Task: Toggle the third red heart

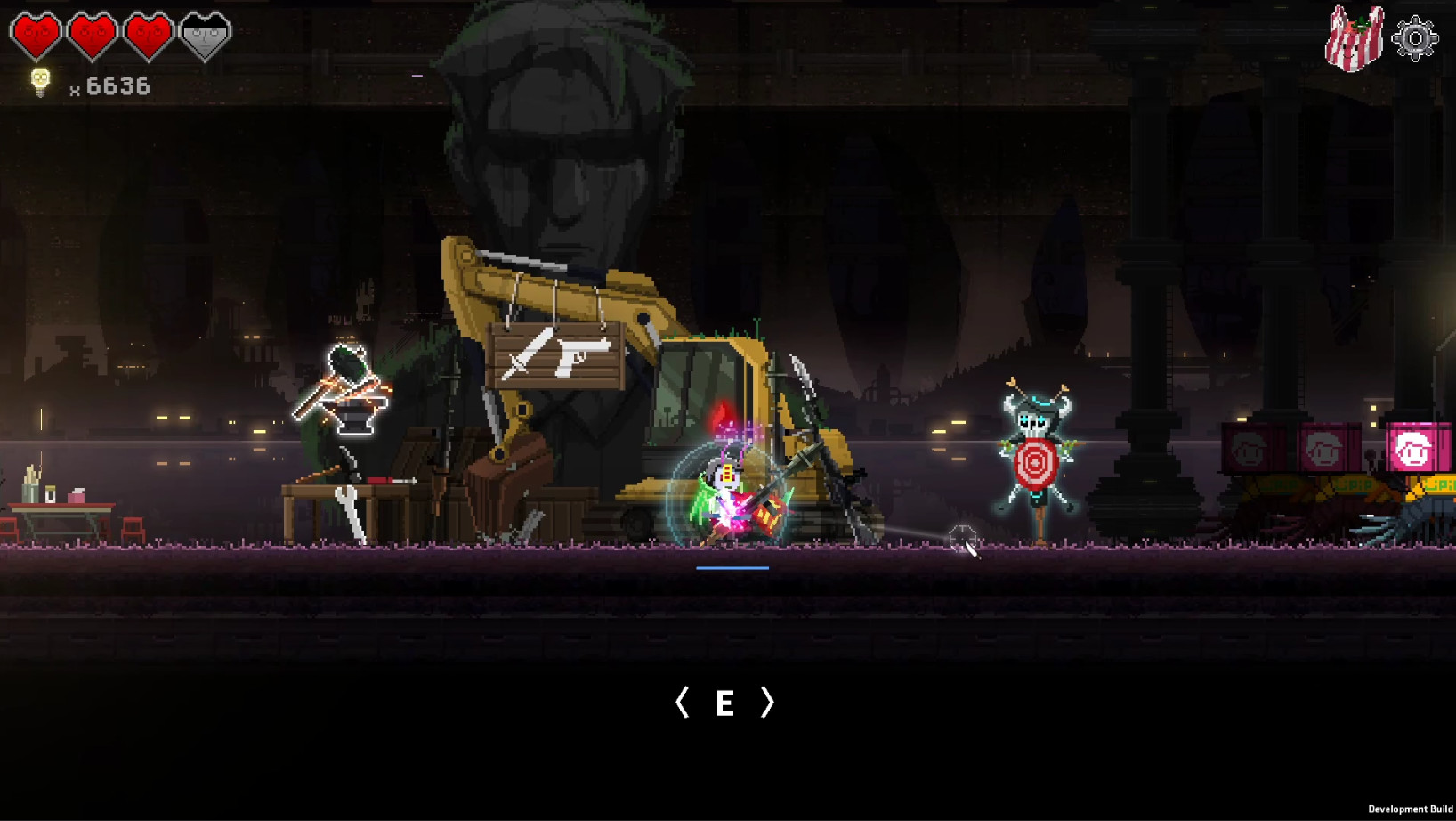Action: click(x=147, y=34)
